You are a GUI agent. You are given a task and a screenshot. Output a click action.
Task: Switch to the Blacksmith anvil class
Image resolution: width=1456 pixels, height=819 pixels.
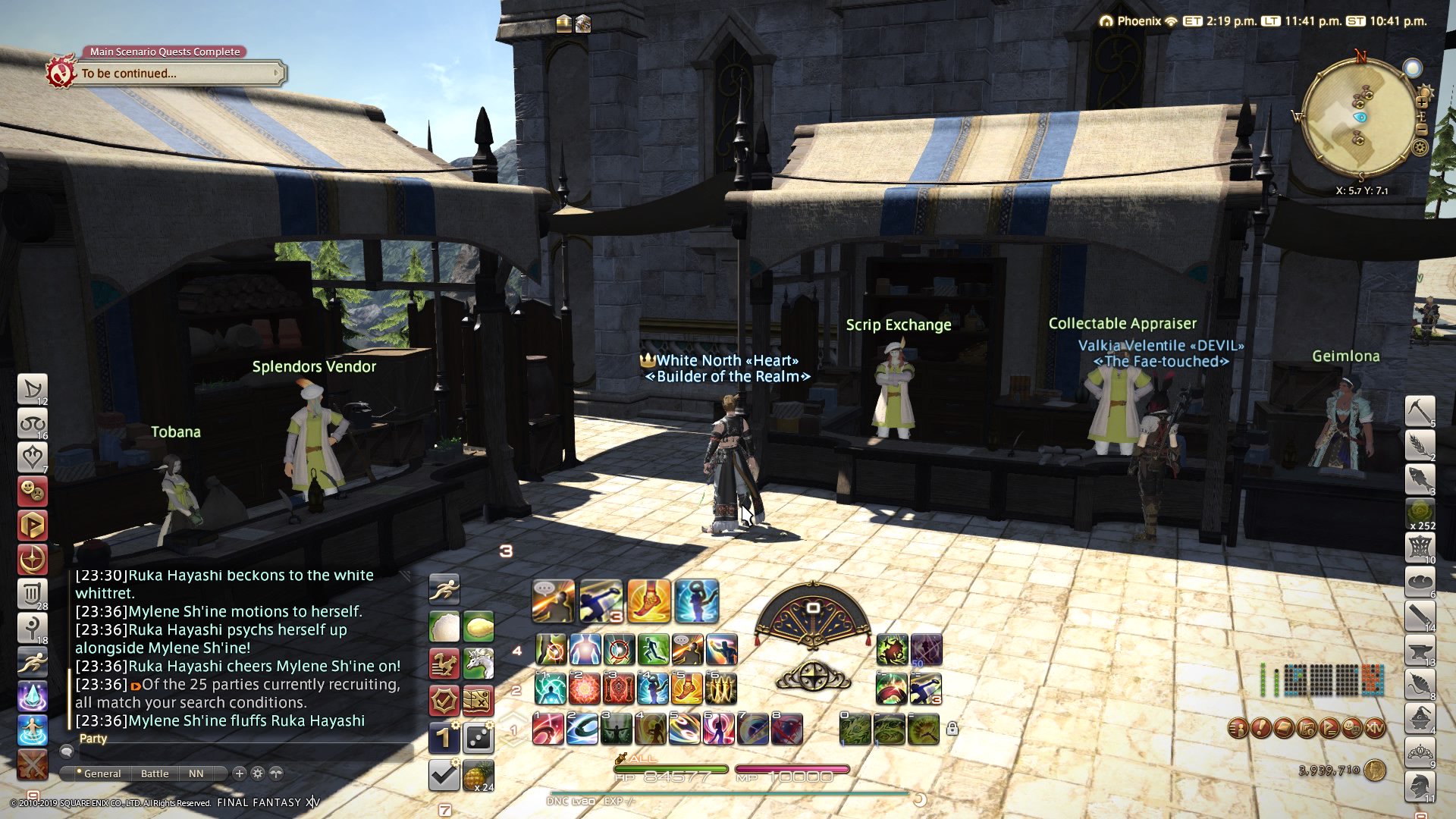click(1420, 651)
